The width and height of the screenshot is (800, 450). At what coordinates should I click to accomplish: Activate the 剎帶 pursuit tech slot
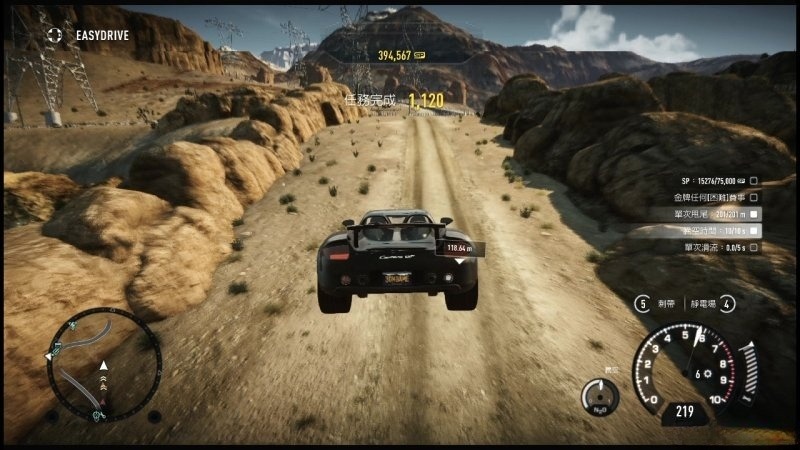pos(642,303)
